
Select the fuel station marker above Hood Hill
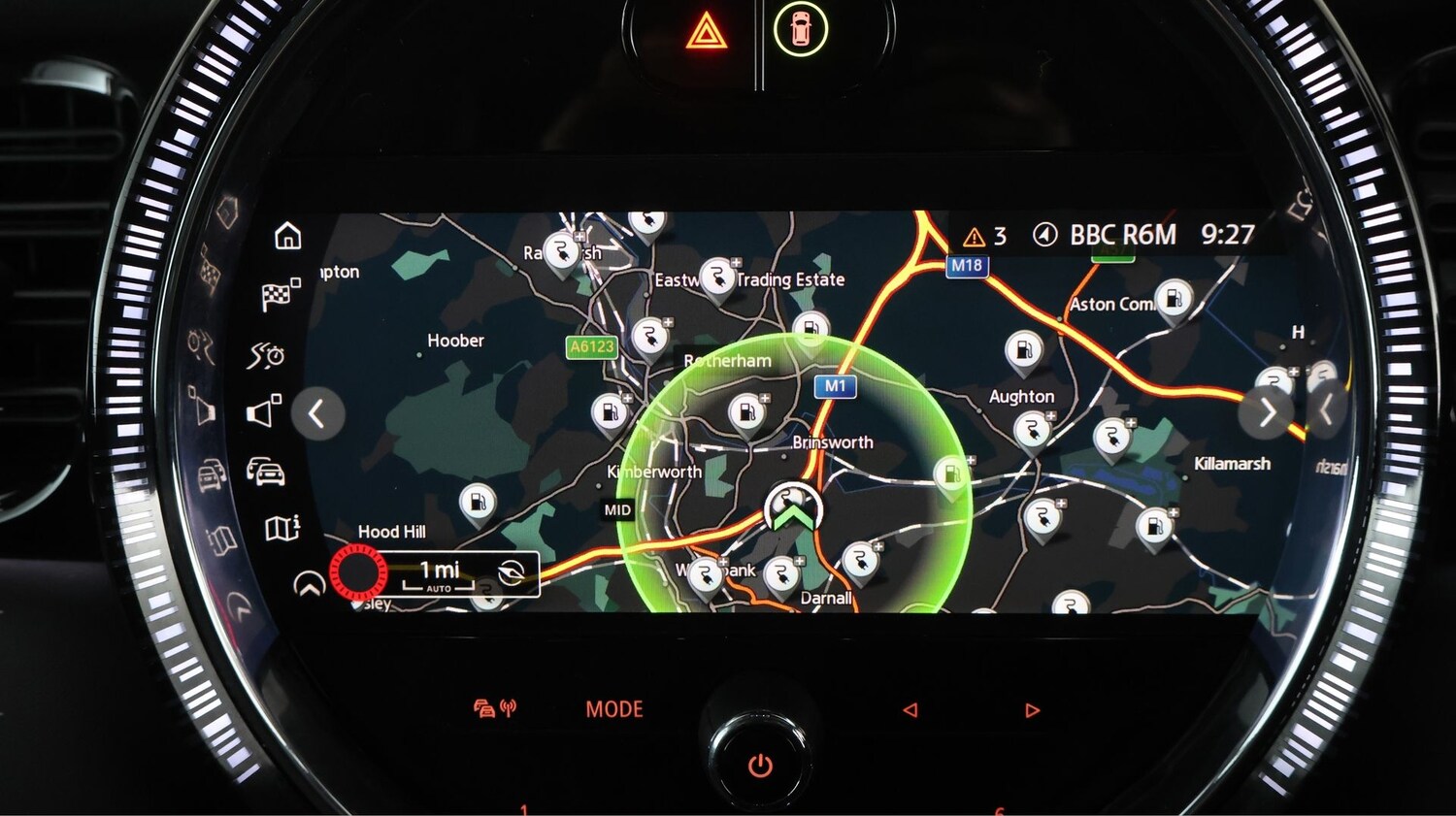[x=477, y=503]
